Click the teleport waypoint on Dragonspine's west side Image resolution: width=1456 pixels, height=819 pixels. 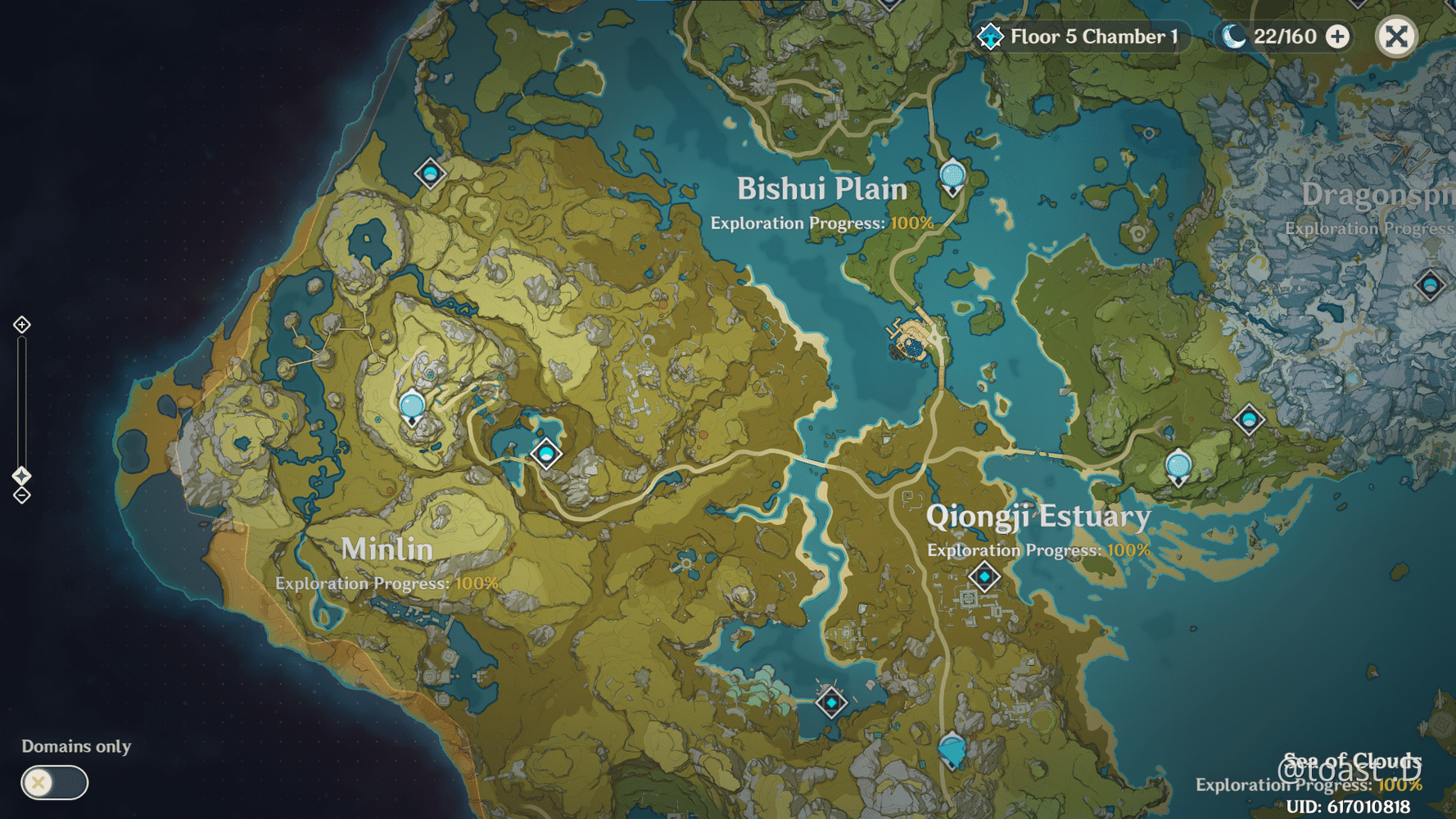[1249, 418]
